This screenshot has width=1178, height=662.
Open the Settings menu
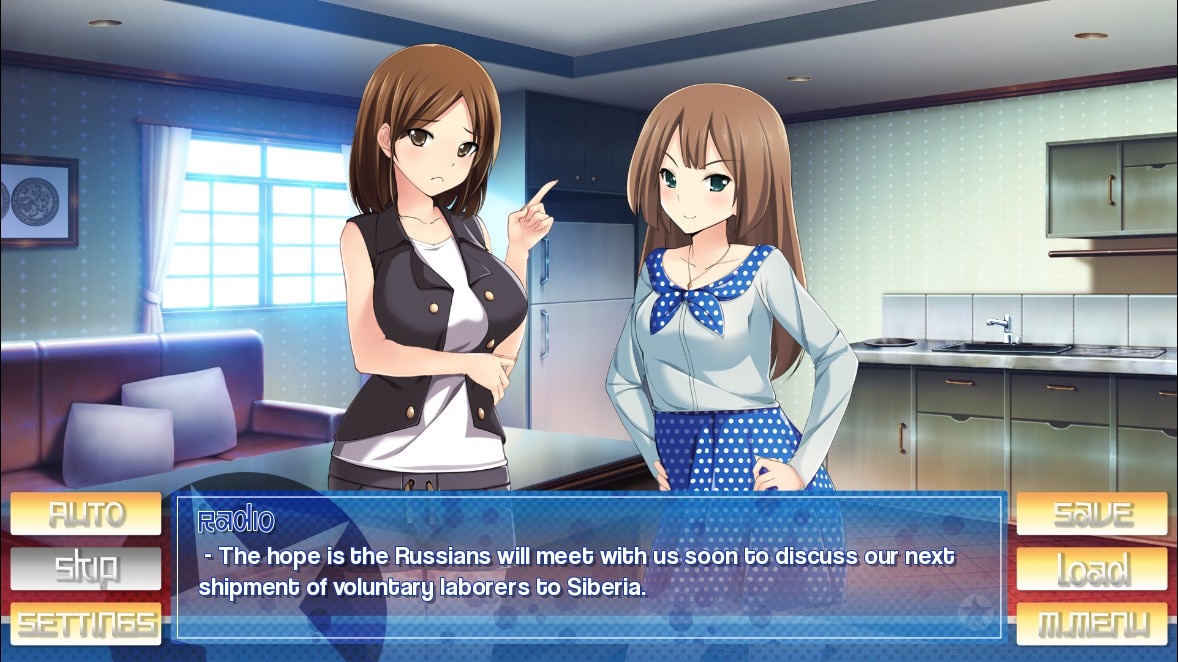click(86, 623)
